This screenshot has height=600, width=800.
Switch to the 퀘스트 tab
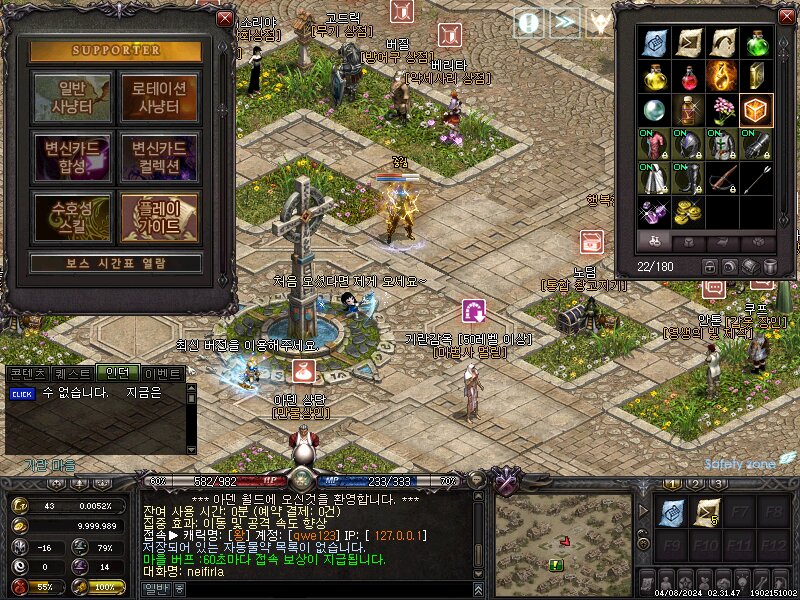pyautogui.click(x=71, y=373)
